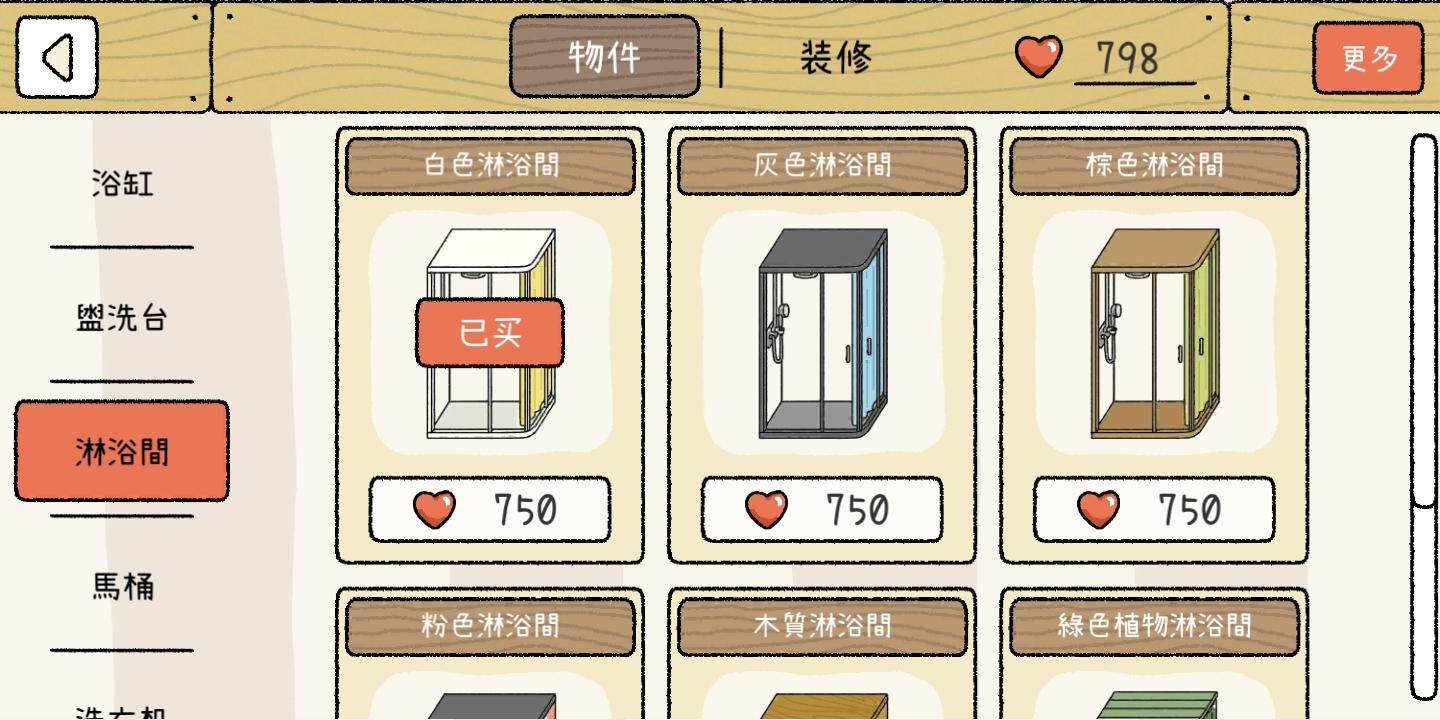Viewport: 1440px width, 720px height.
Task: Select the 洗衣机 category in the sidebar
Action: 121,714
